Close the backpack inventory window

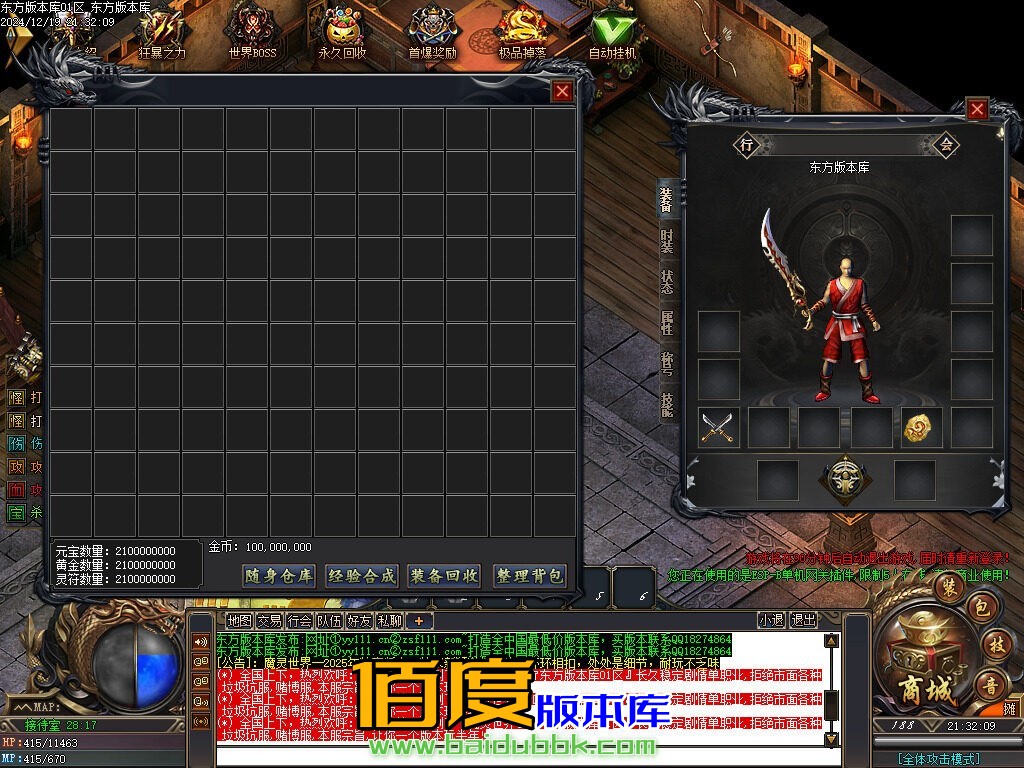[x=563, y=92]
